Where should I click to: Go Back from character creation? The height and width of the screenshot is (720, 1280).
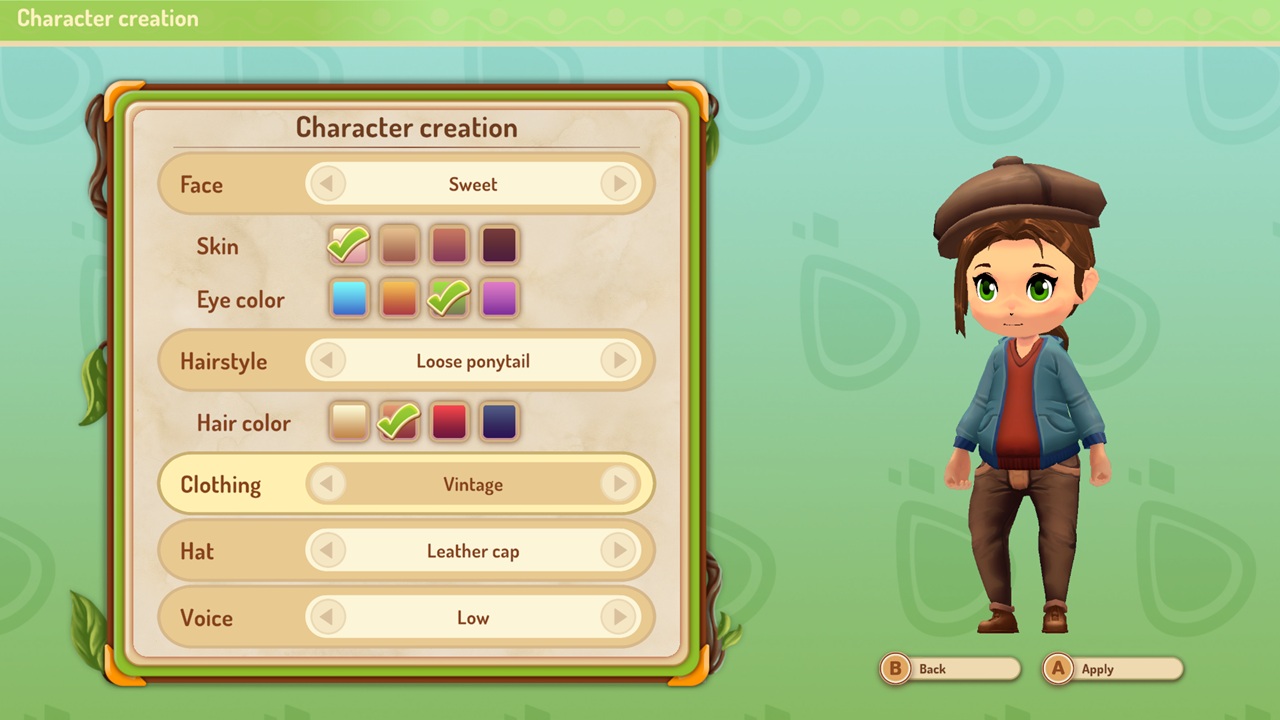click(x=948, y=669)
